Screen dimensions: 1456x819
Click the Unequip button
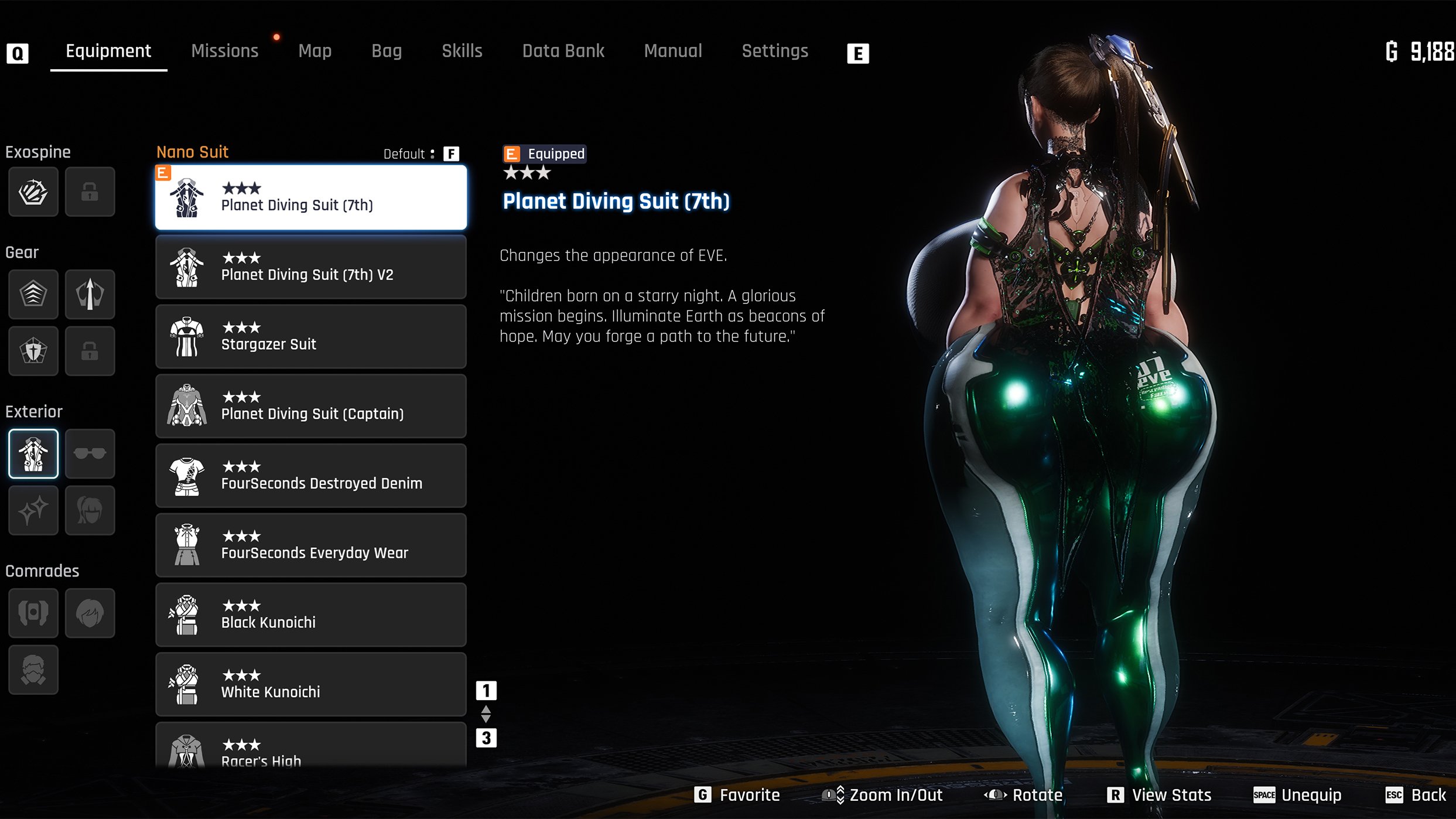pyautogui.click(x=1297, y=795)
